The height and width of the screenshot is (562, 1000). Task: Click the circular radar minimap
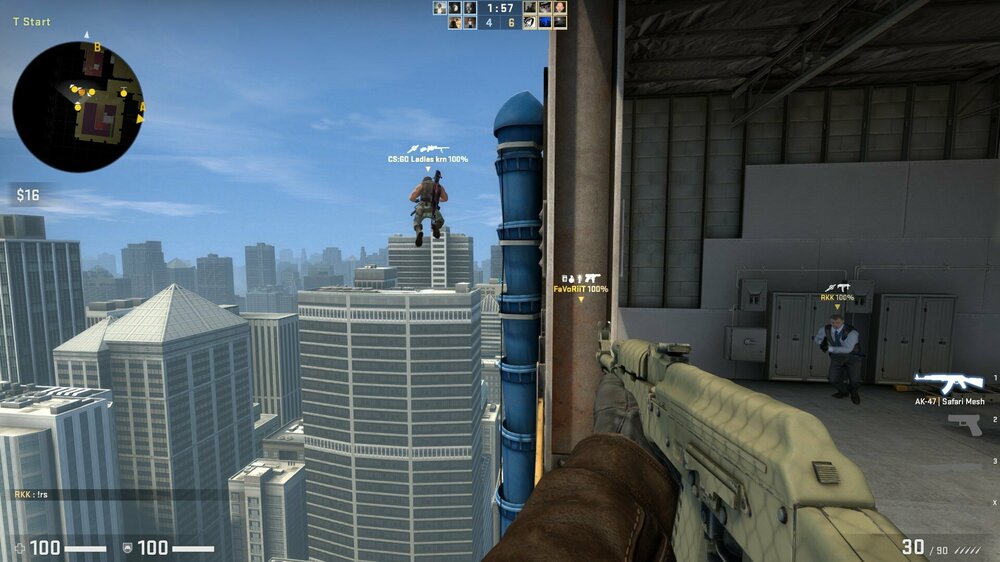click(78, 106)
